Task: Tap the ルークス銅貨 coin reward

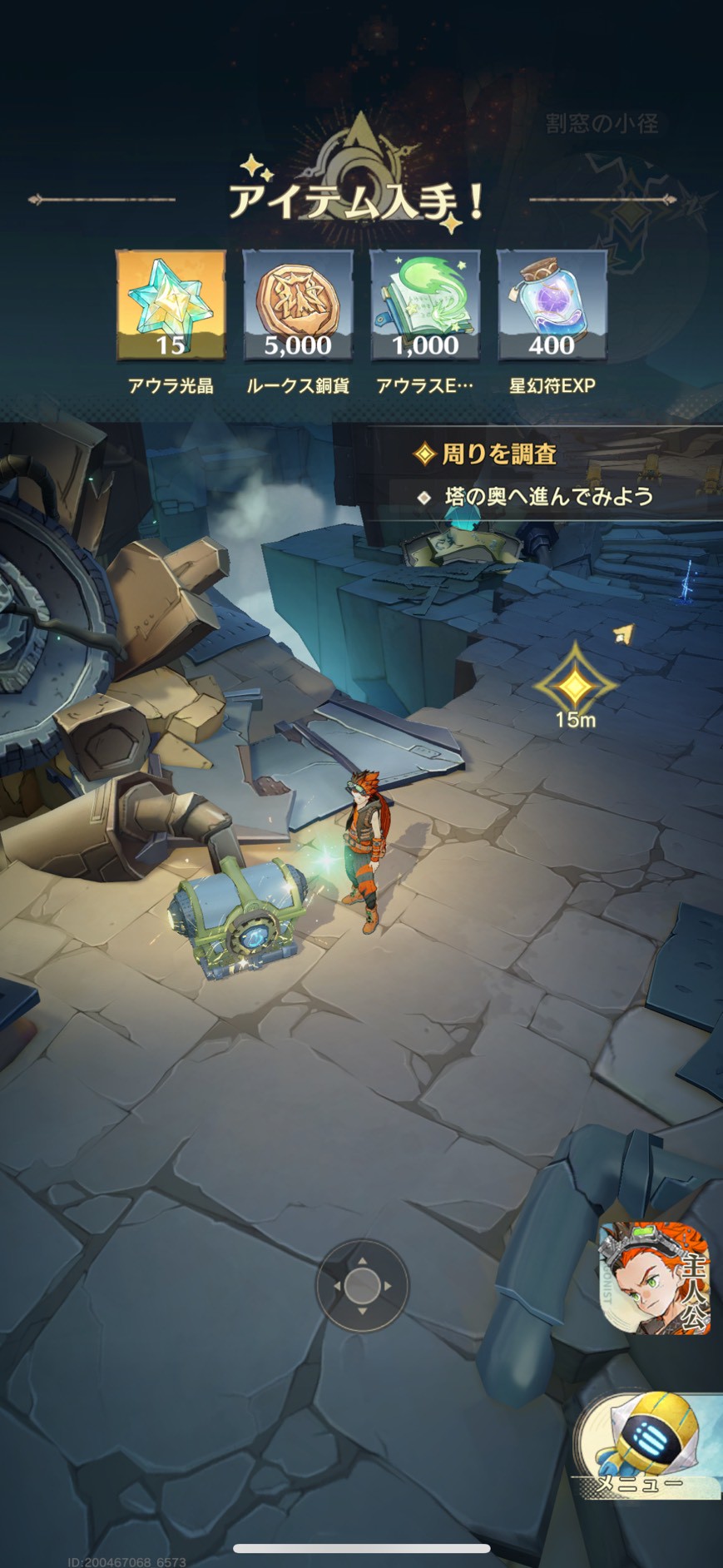Action: click(x=298, y=305)
